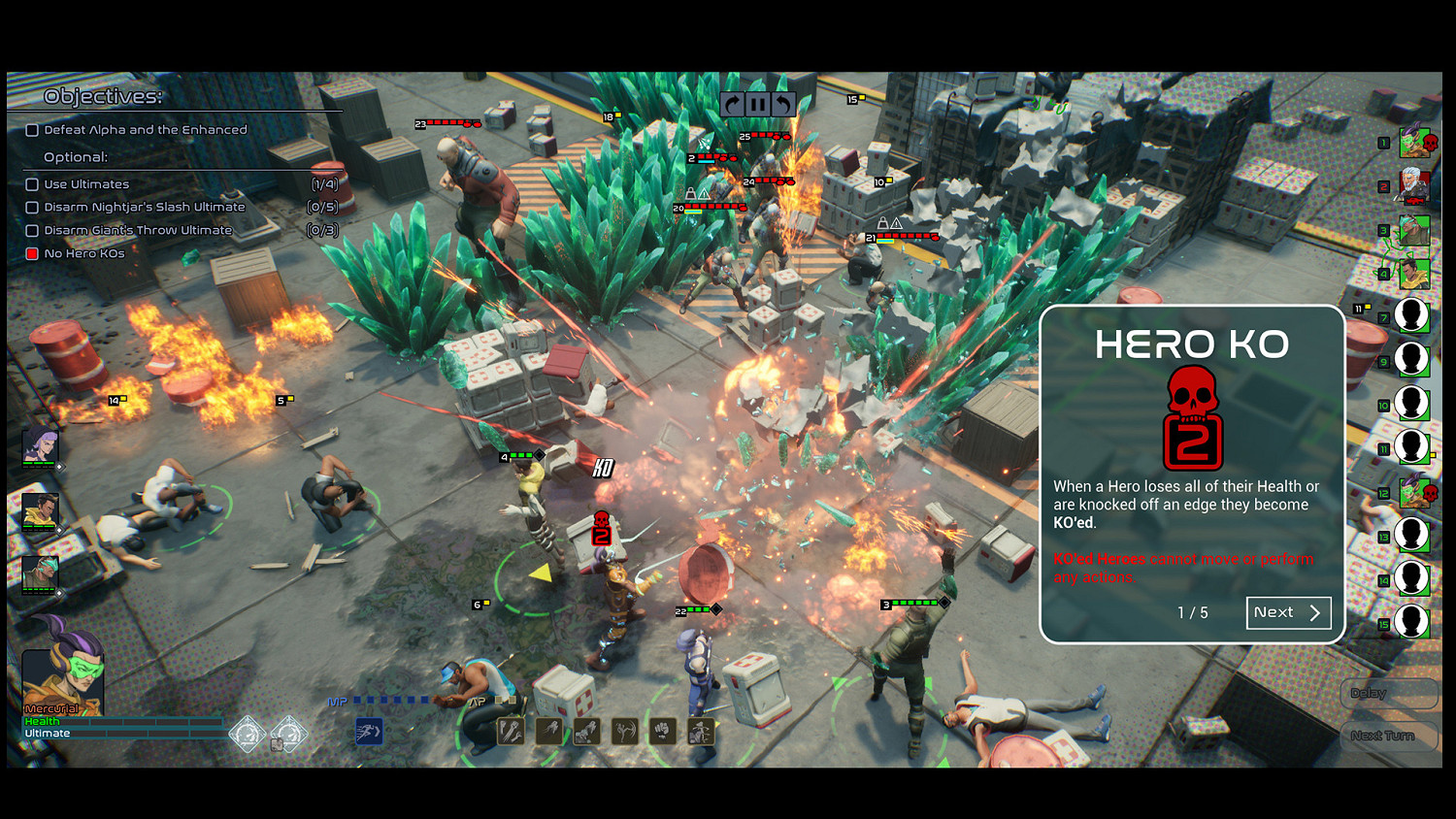Image resolution: width=1456 pixels, height=819 pixels.
Task: Choose the flying kick ability icon
Action: click(623, 731)
